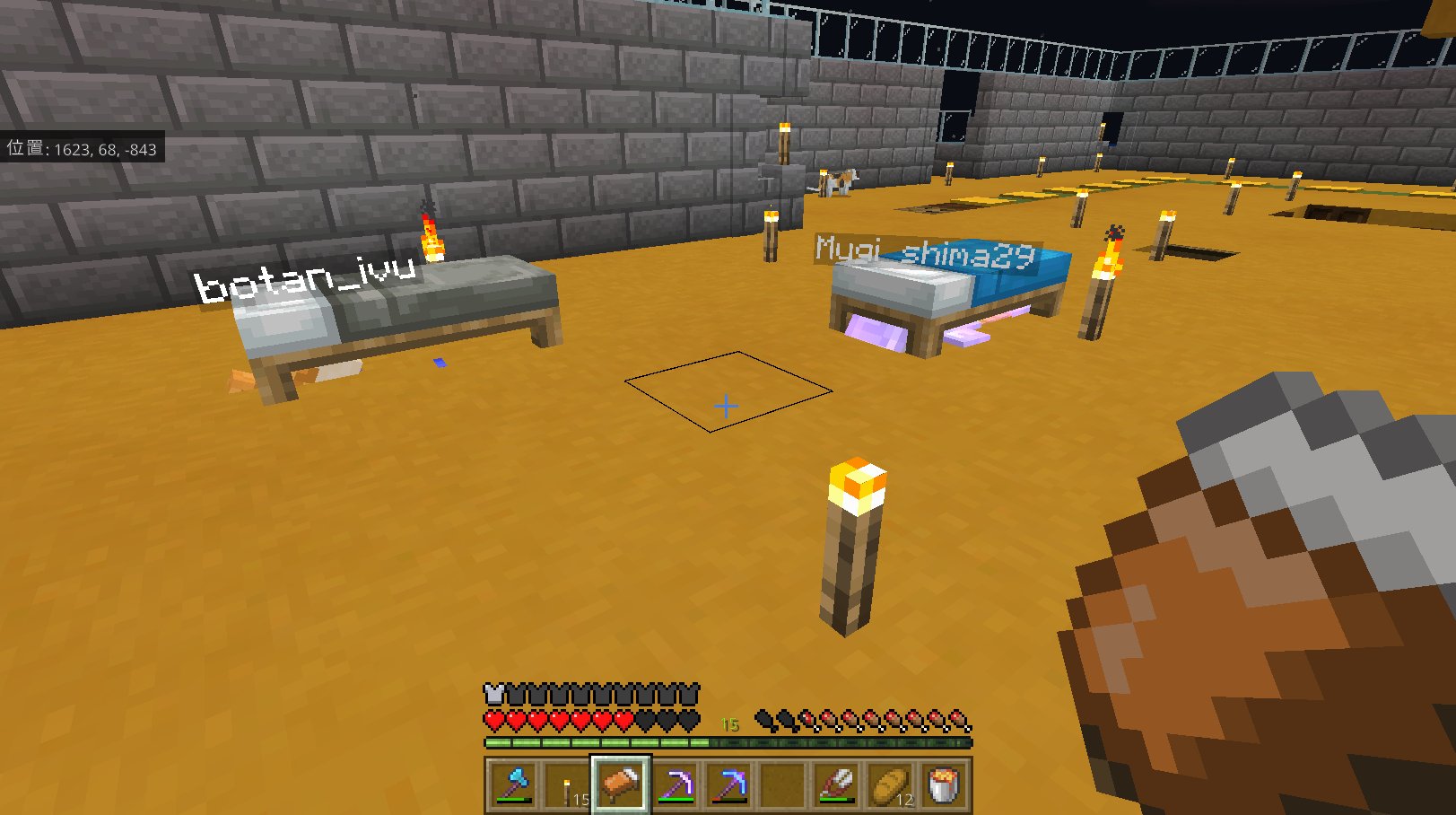1456x815 pixels.
Task: Click the lava bucket in the last hotbar slot
Action: 943,783
